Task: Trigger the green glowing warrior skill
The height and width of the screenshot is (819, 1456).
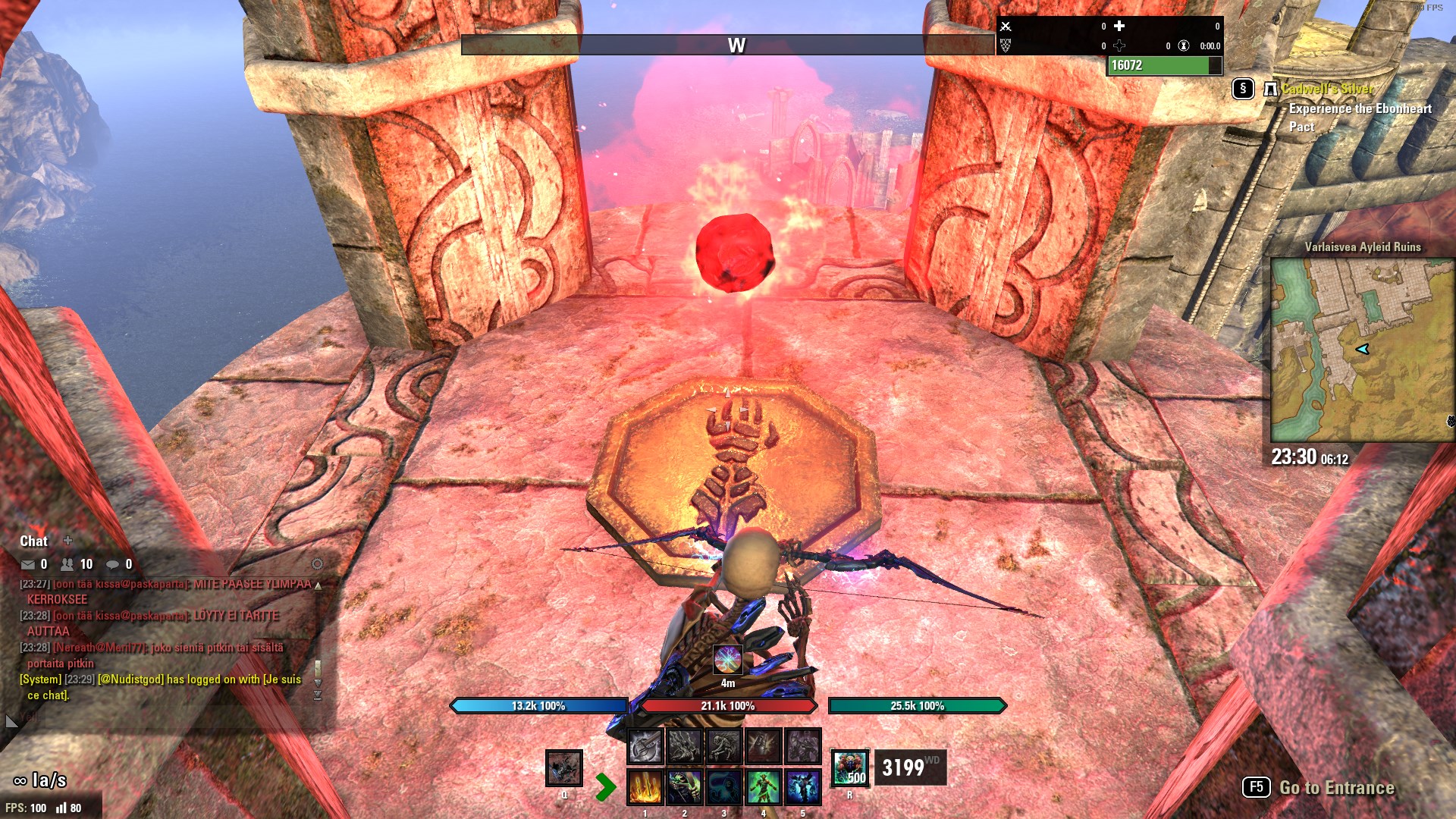Action: (x=763, y=786)
